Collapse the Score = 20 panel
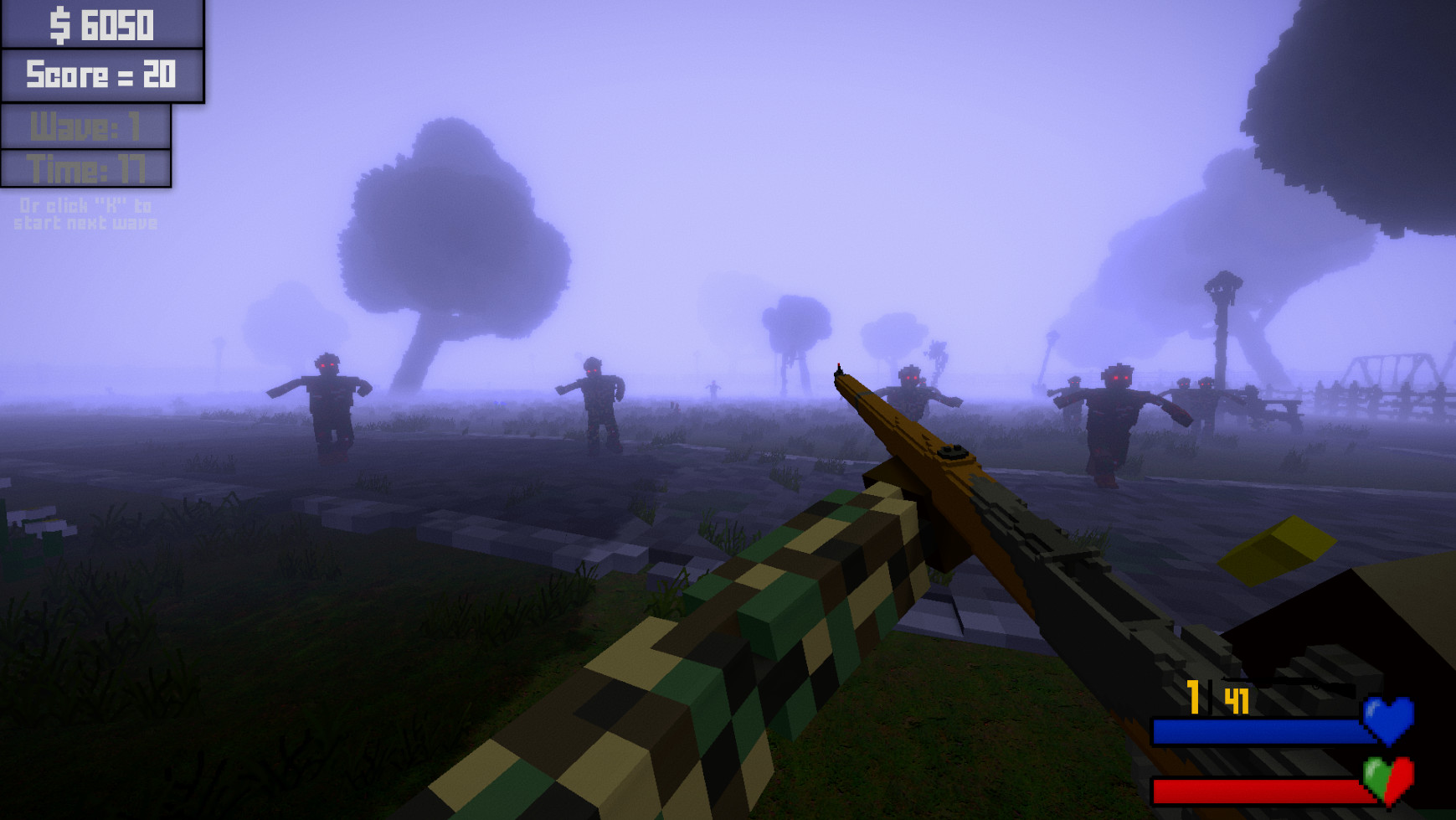Image resolution: width=1456 pixels, height=820 pixels. (x=100, y=74)
